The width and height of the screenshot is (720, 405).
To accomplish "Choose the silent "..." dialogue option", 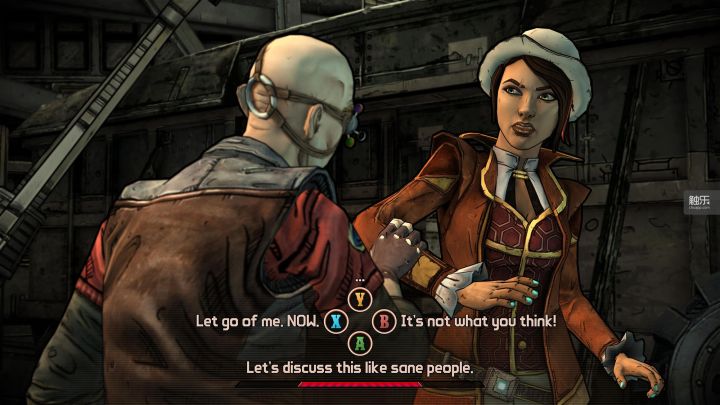I will click(360, 298).
